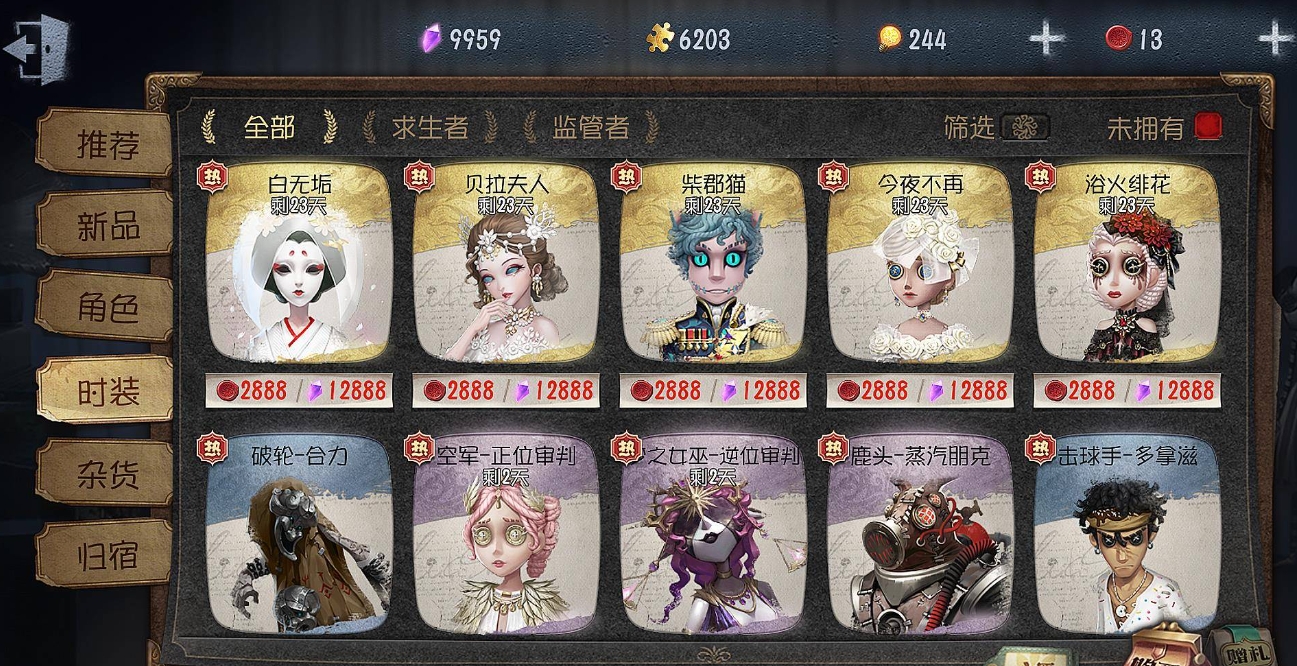Viewport: 1297px width, 666px height.
Task: Open the 角色 category tab
Action: 106,309
